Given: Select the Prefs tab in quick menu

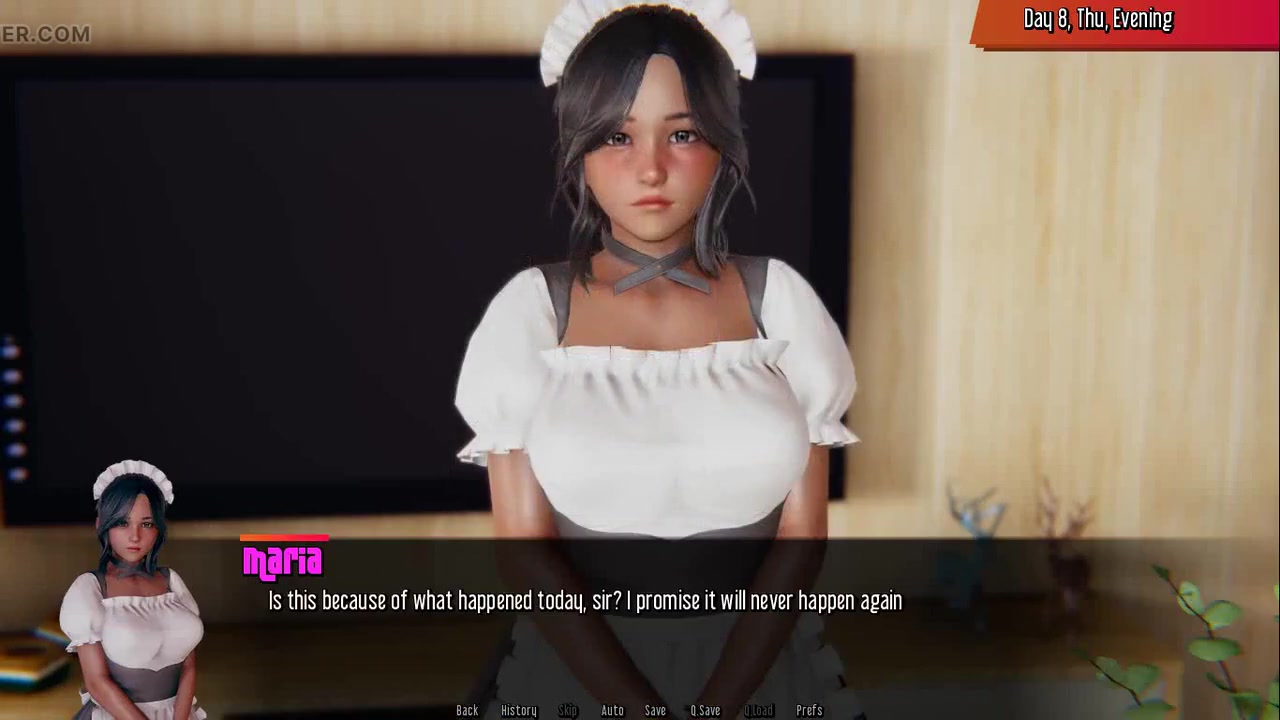Looking at the screenshot, I should pos(809,710).
